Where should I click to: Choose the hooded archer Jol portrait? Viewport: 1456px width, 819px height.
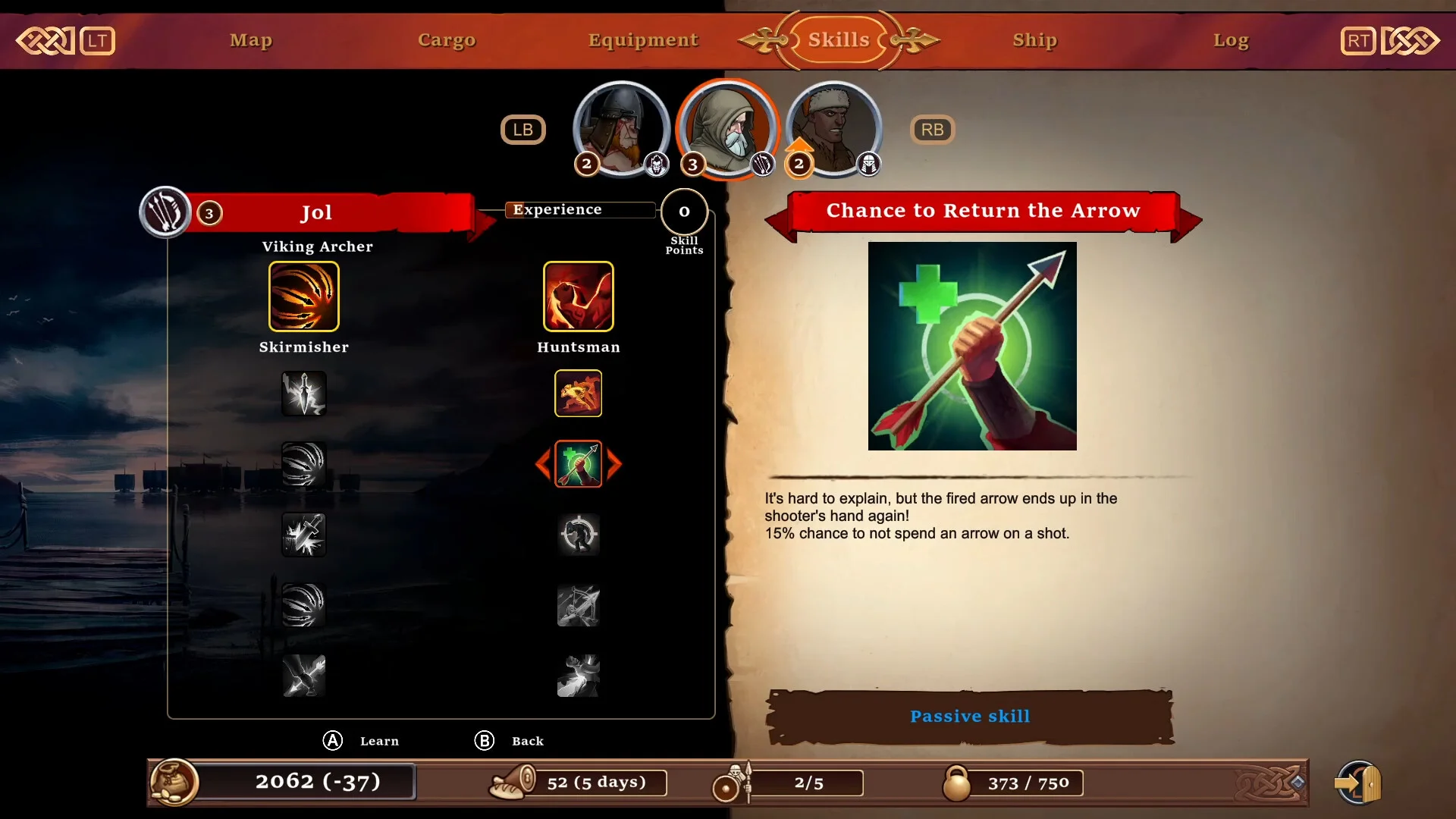(x=727, y=128)
